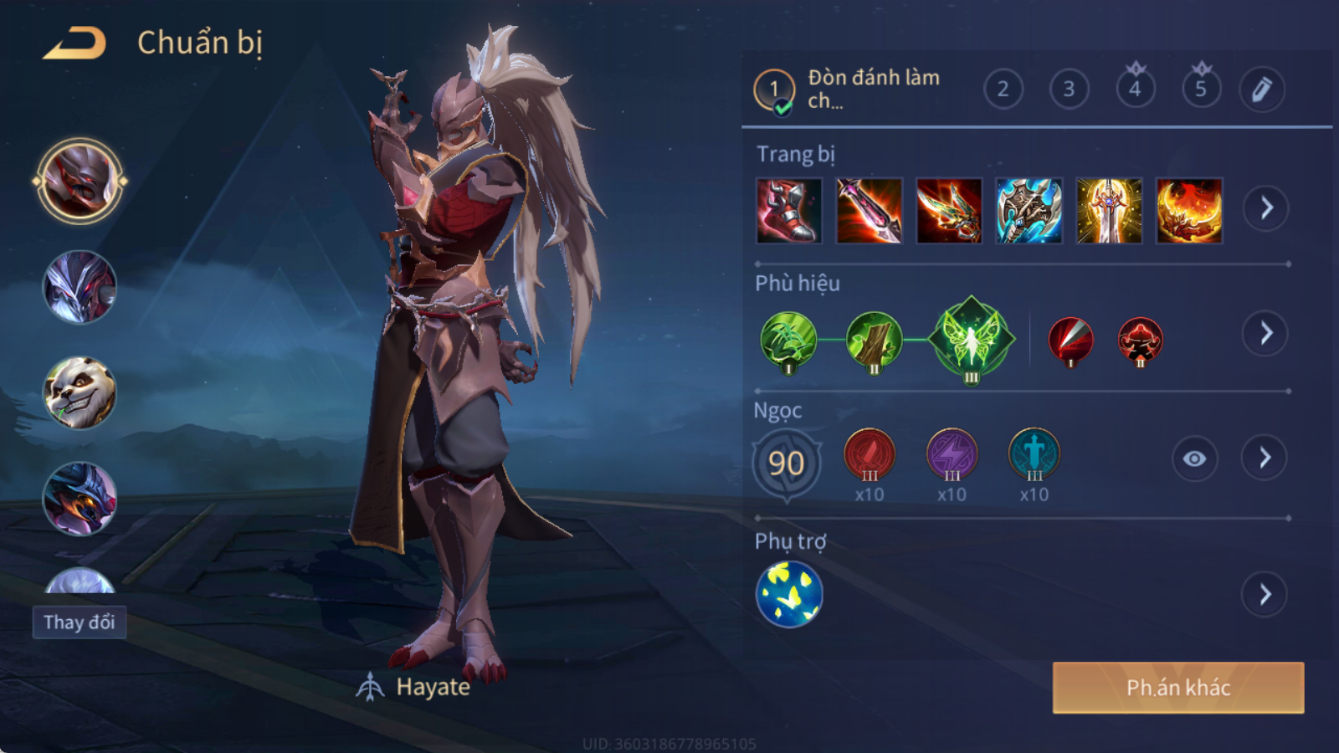
Task: Toggle the Ngọc eye view icon
Action: point(1194,459)
